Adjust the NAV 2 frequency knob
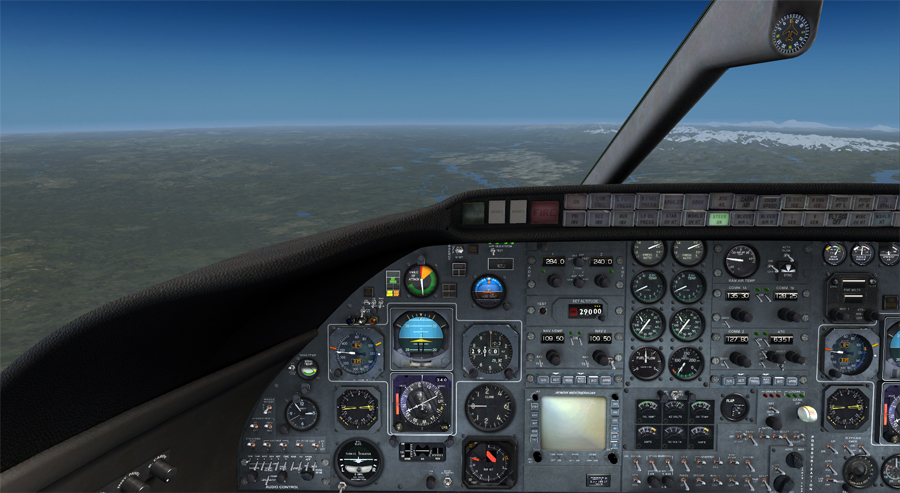 600,357
